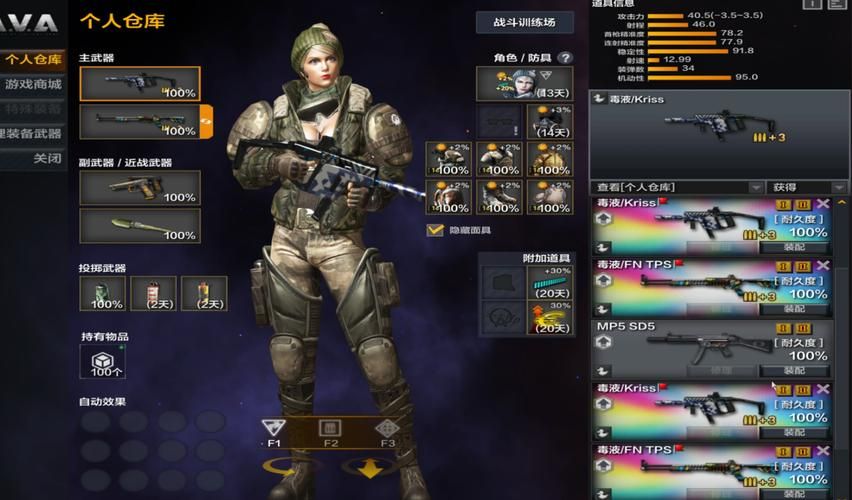The height and width of the screenshot is (500, 852).
Task: Choose the pistol secondary weapon slot
Action: (x=139, y=188)
